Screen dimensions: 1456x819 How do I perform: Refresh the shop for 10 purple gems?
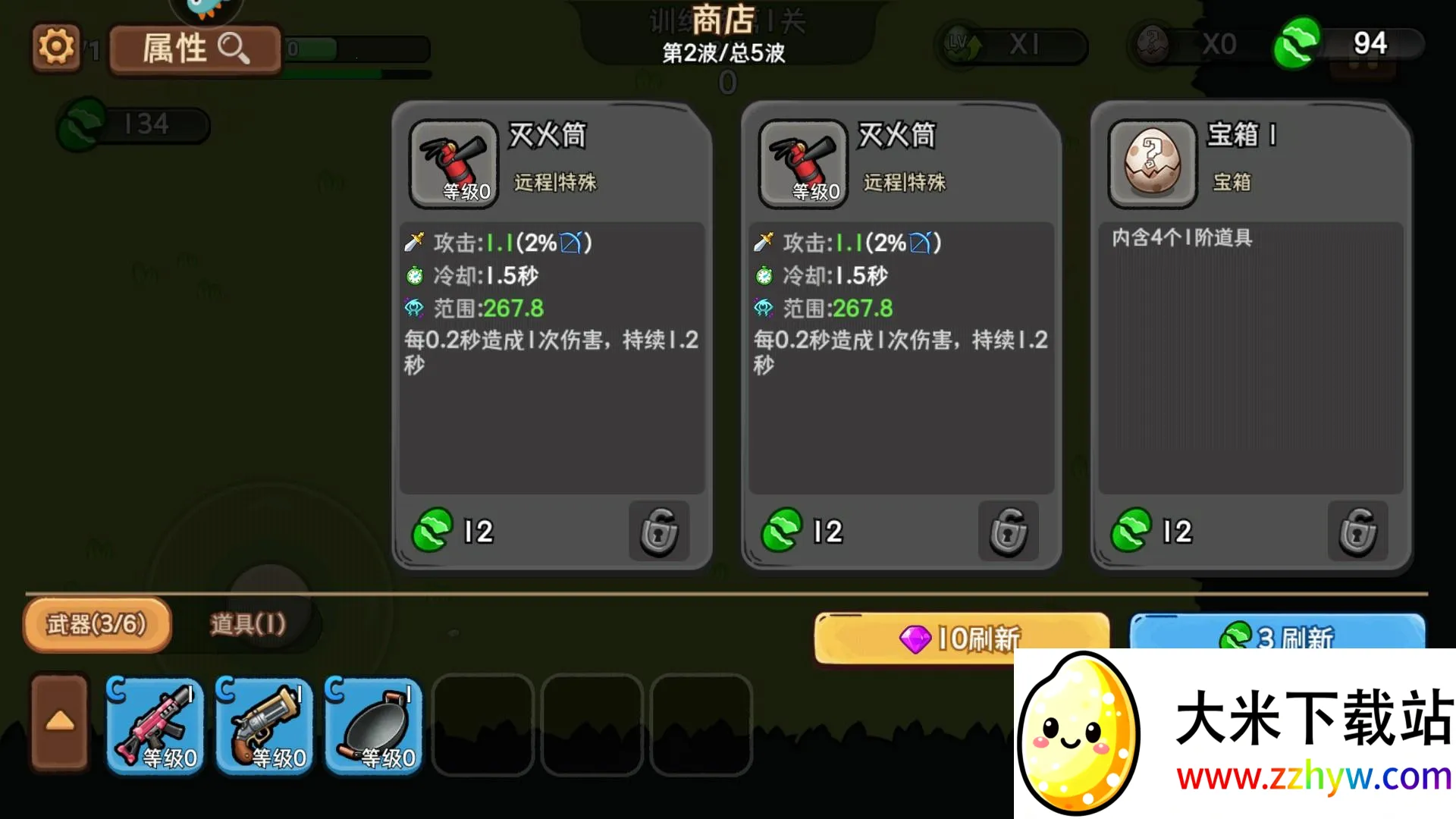click(x=960, y=637)
